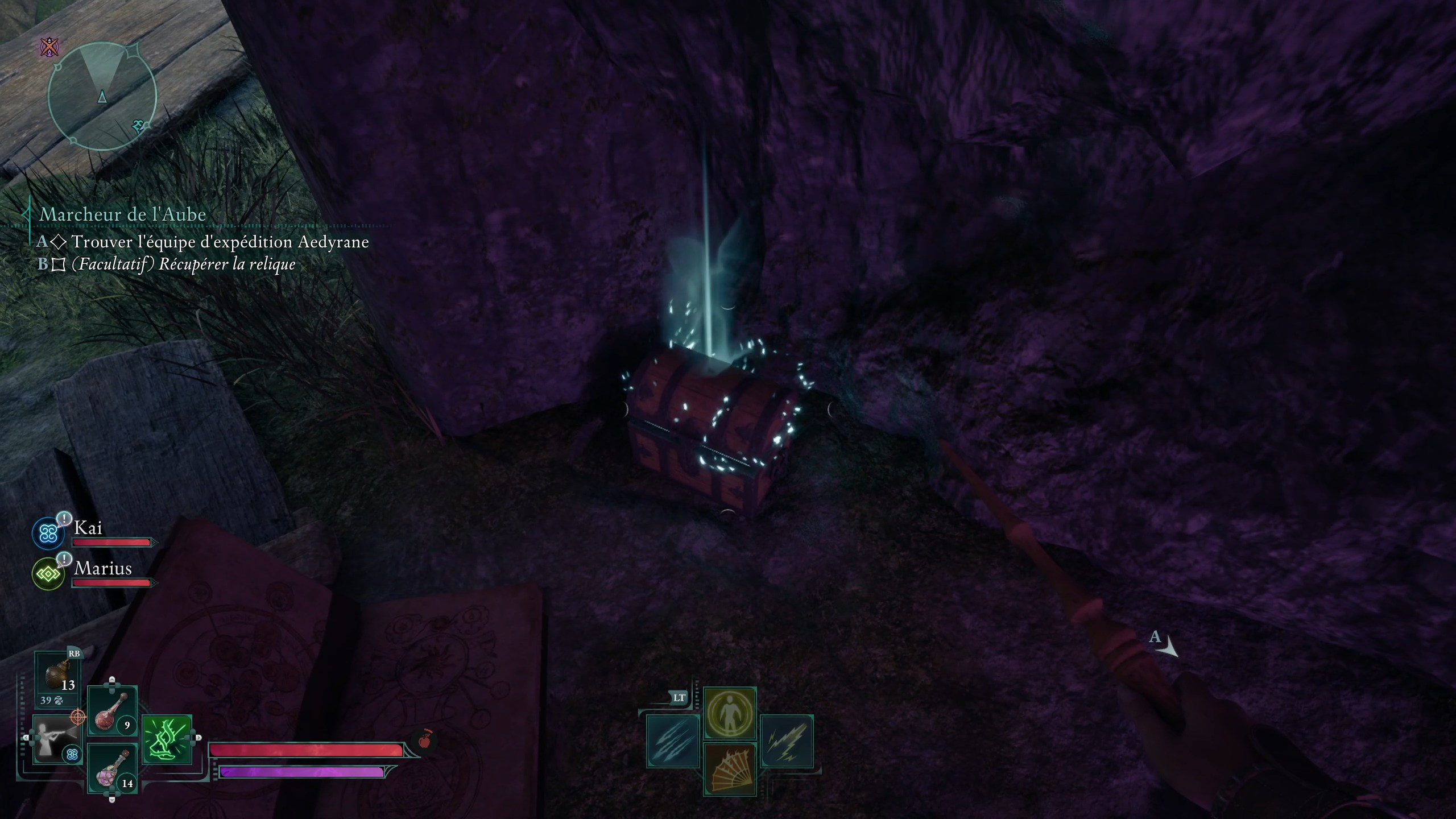The image size is (1456, 819).
Task: Click the crossed-out purple status icon
Action: 50,47
